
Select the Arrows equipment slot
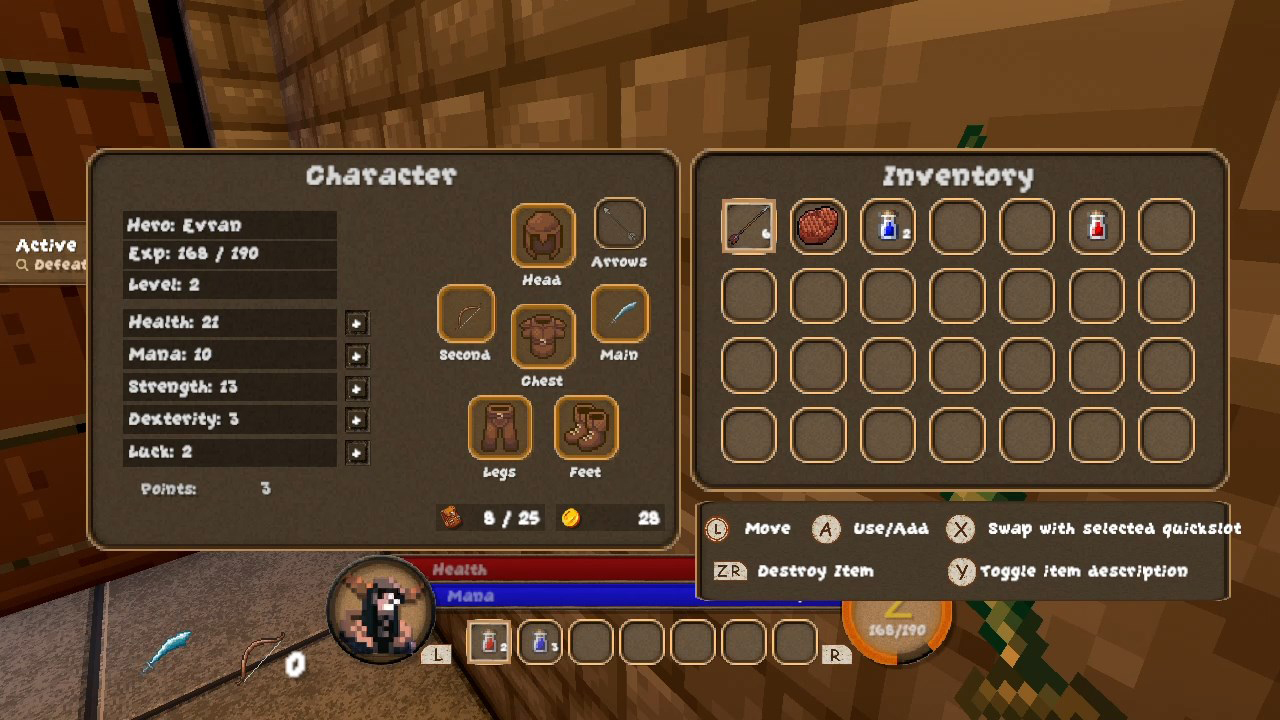620,222
